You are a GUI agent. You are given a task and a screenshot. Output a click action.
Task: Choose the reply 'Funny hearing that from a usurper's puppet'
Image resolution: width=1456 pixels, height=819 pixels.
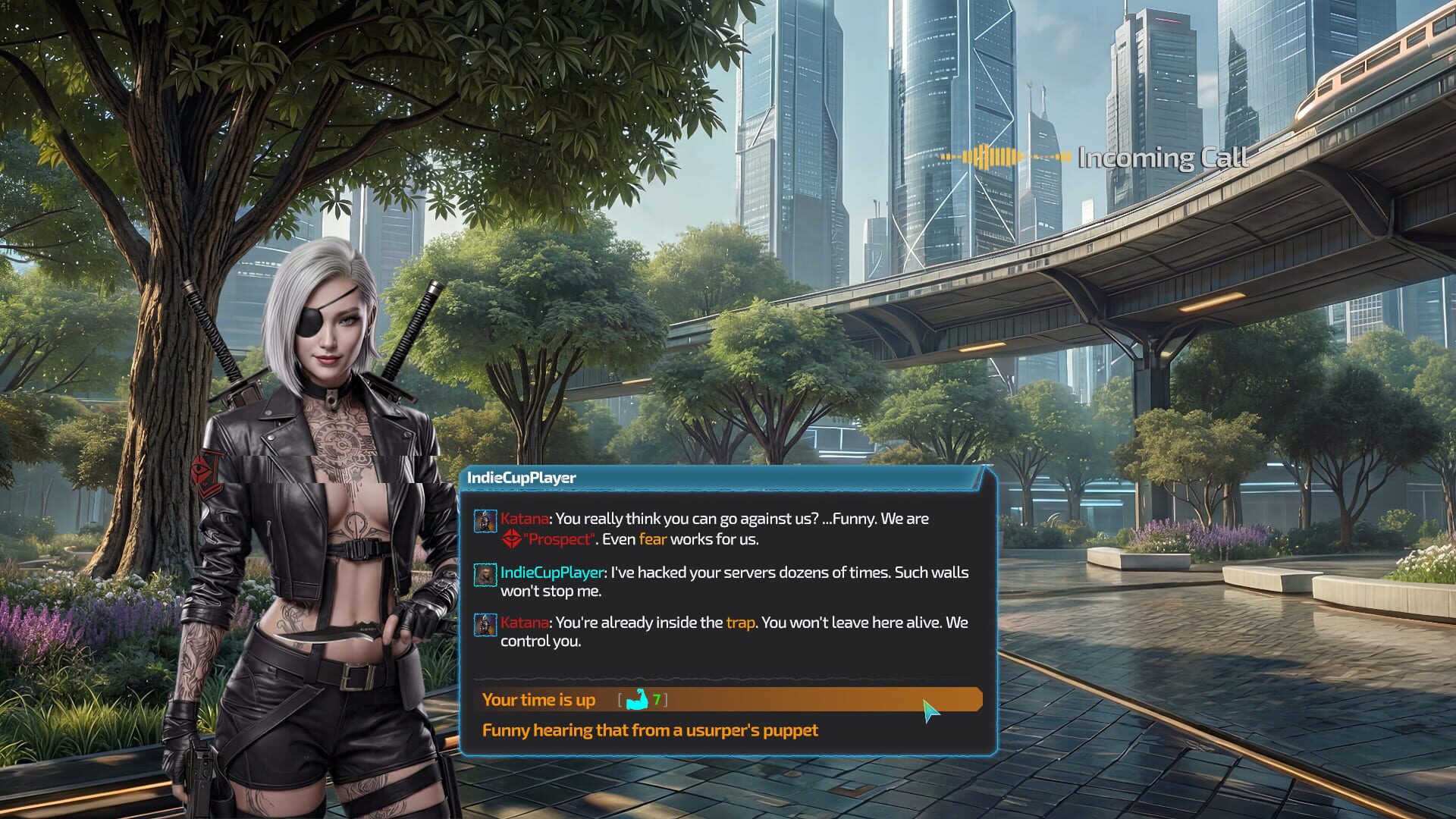651,730
